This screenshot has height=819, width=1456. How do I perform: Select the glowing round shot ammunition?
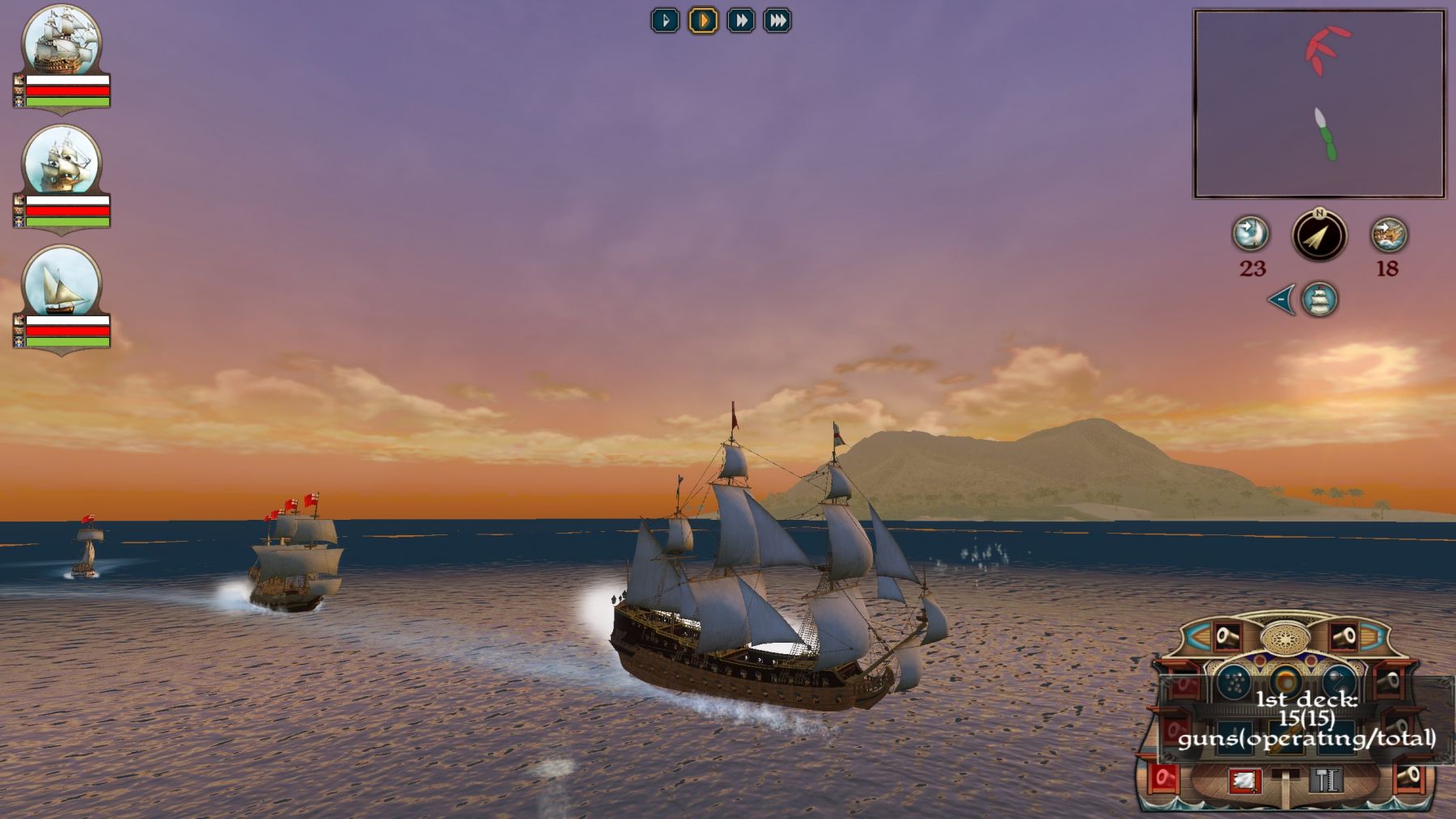(x=1285, y=682)
